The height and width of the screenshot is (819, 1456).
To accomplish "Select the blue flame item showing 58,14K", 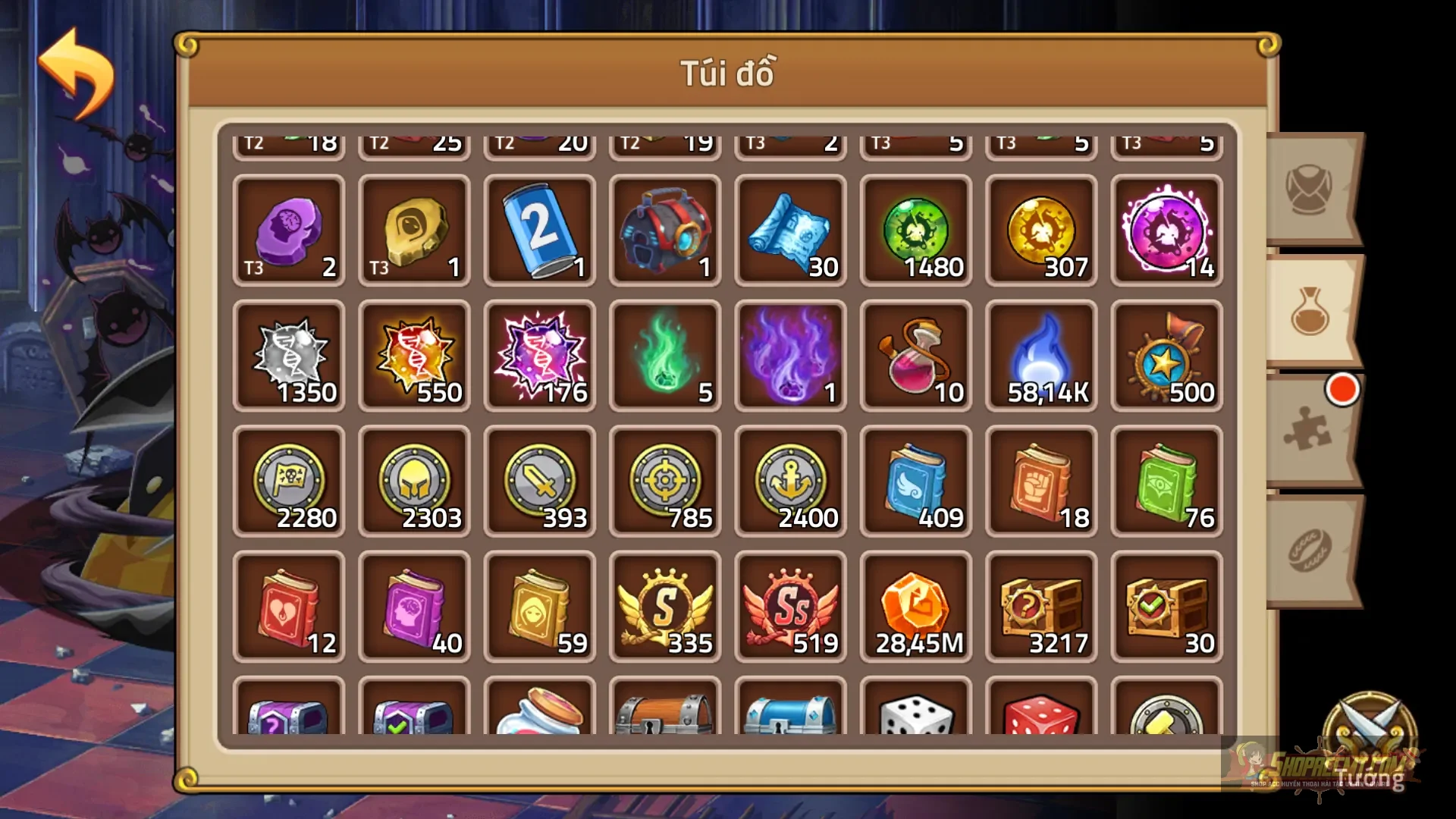I will (1041, 356).
